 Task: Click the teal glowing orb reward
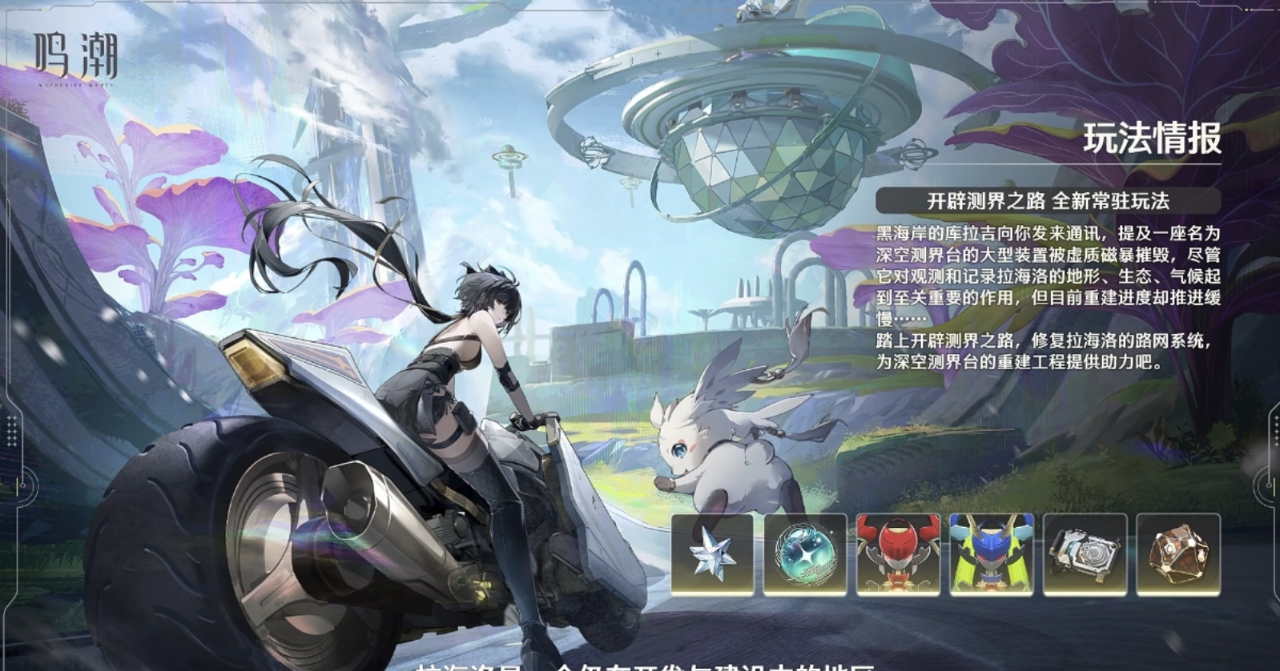click(805, 554)
